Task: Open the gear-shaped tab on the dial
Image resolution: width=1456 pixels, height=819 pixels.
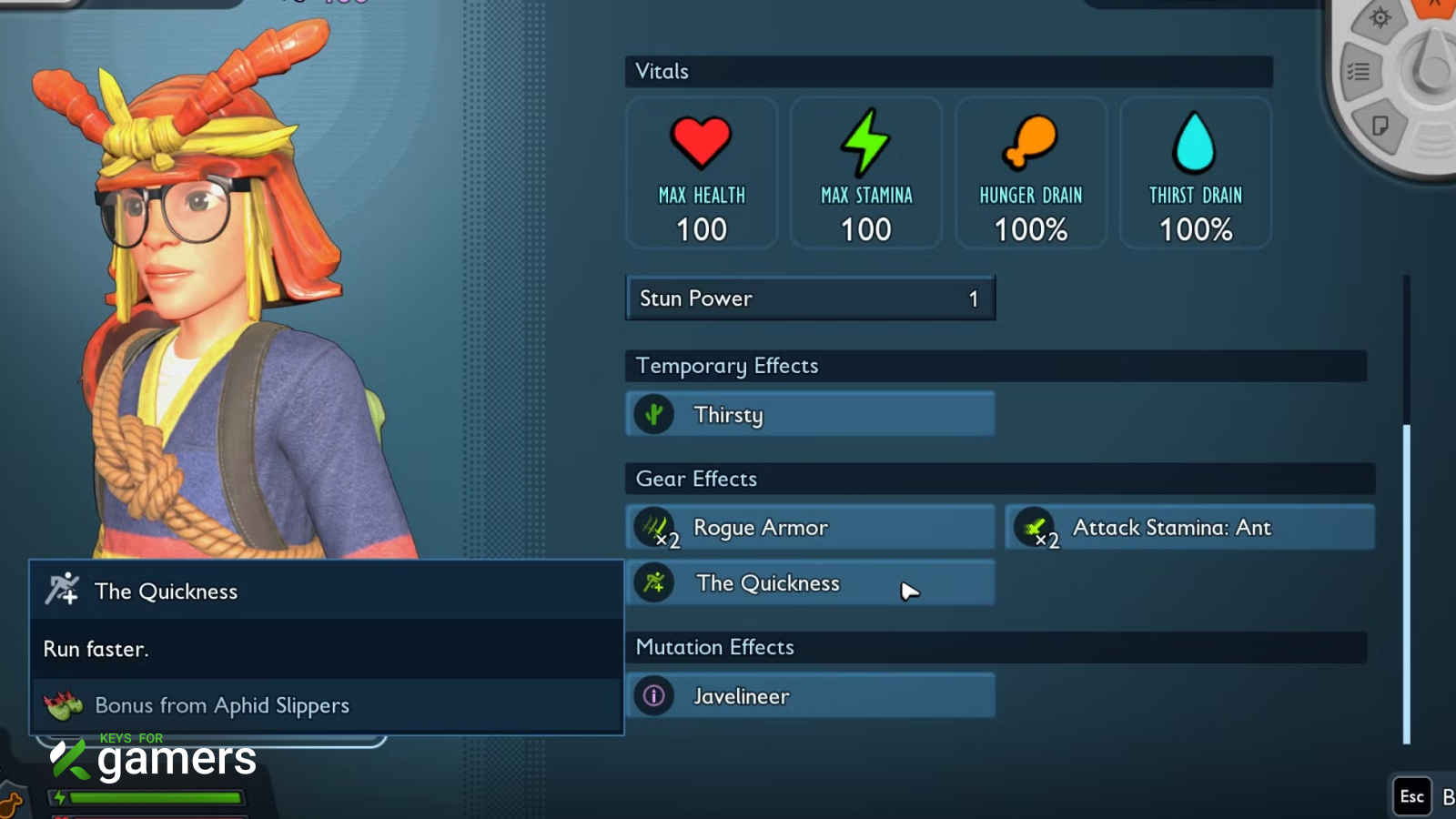Action: click(x=1380, y=18)
